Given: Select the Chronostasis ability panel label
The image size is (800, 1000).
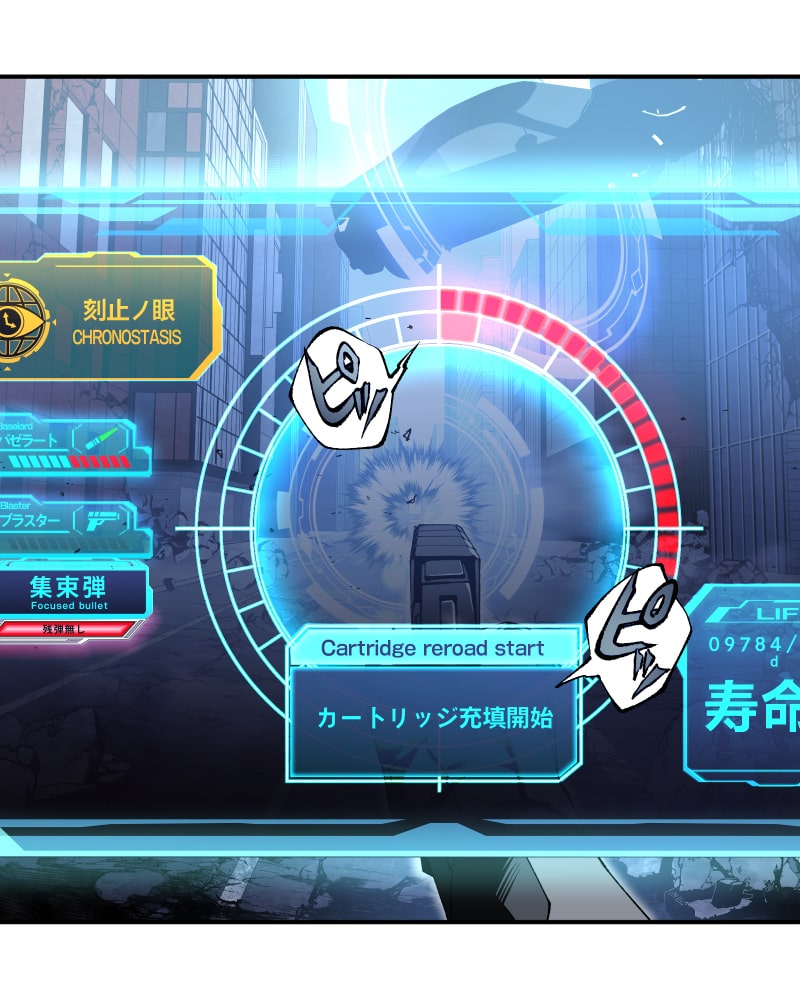Looking at the screenshot, I should pos(127,323).
